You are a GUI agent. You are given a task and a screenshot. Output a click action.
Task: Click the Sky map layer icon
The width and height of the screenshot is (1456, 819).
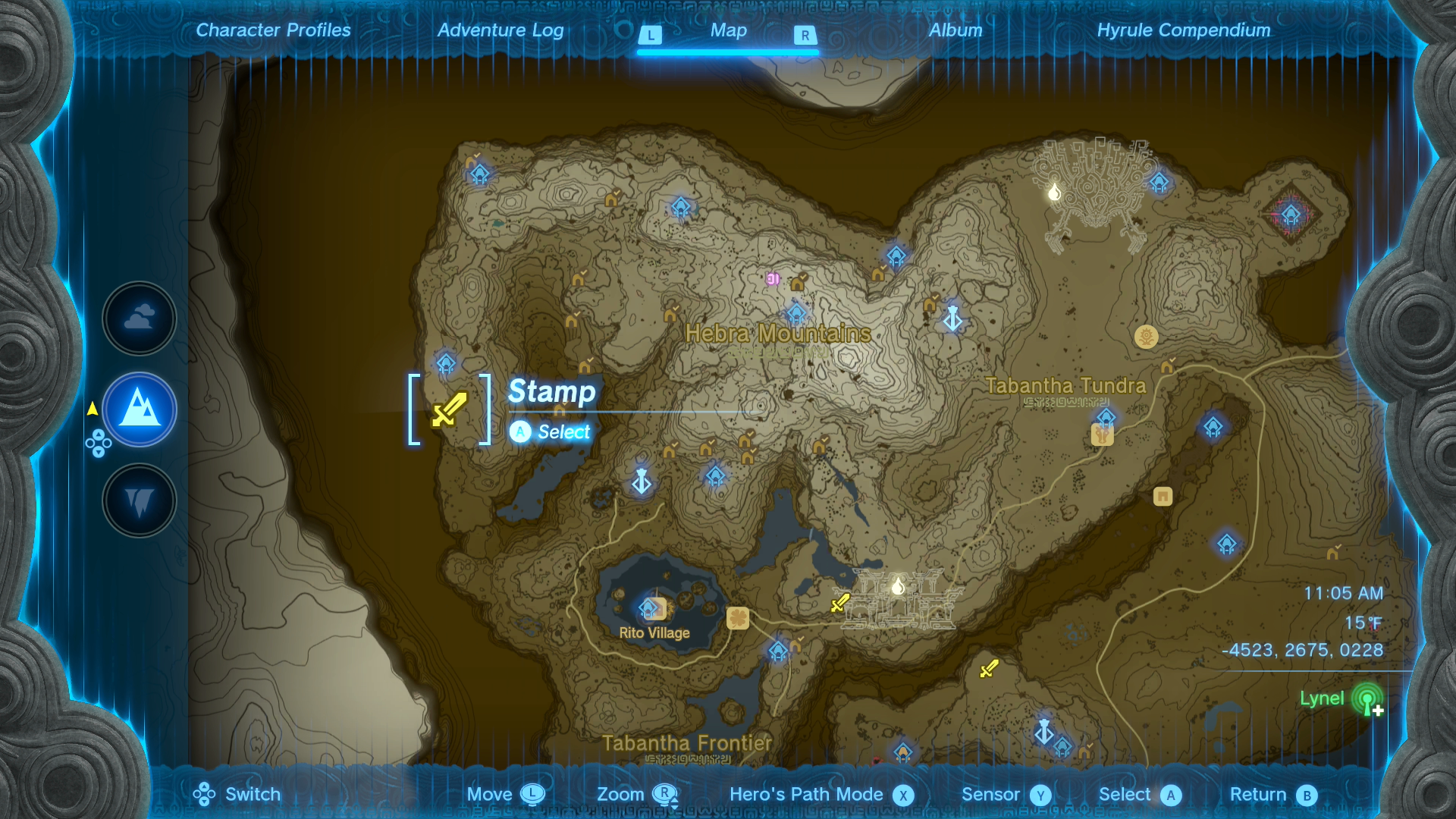pyautogui.click(x=139, y=318)
